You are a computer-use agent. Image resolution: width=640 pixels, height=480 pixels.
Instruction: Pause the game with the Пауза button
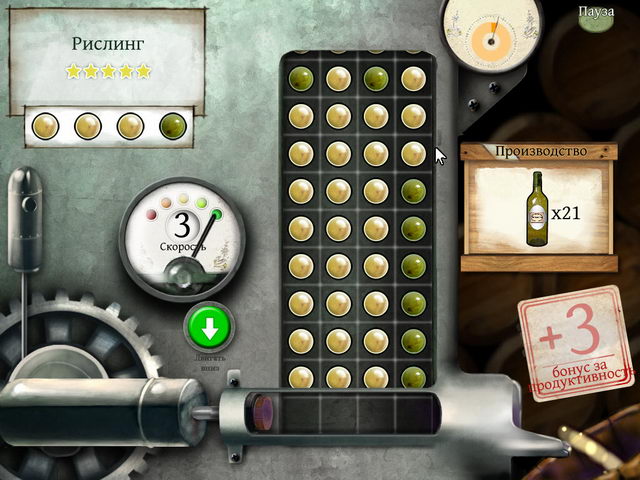[597, 11]
